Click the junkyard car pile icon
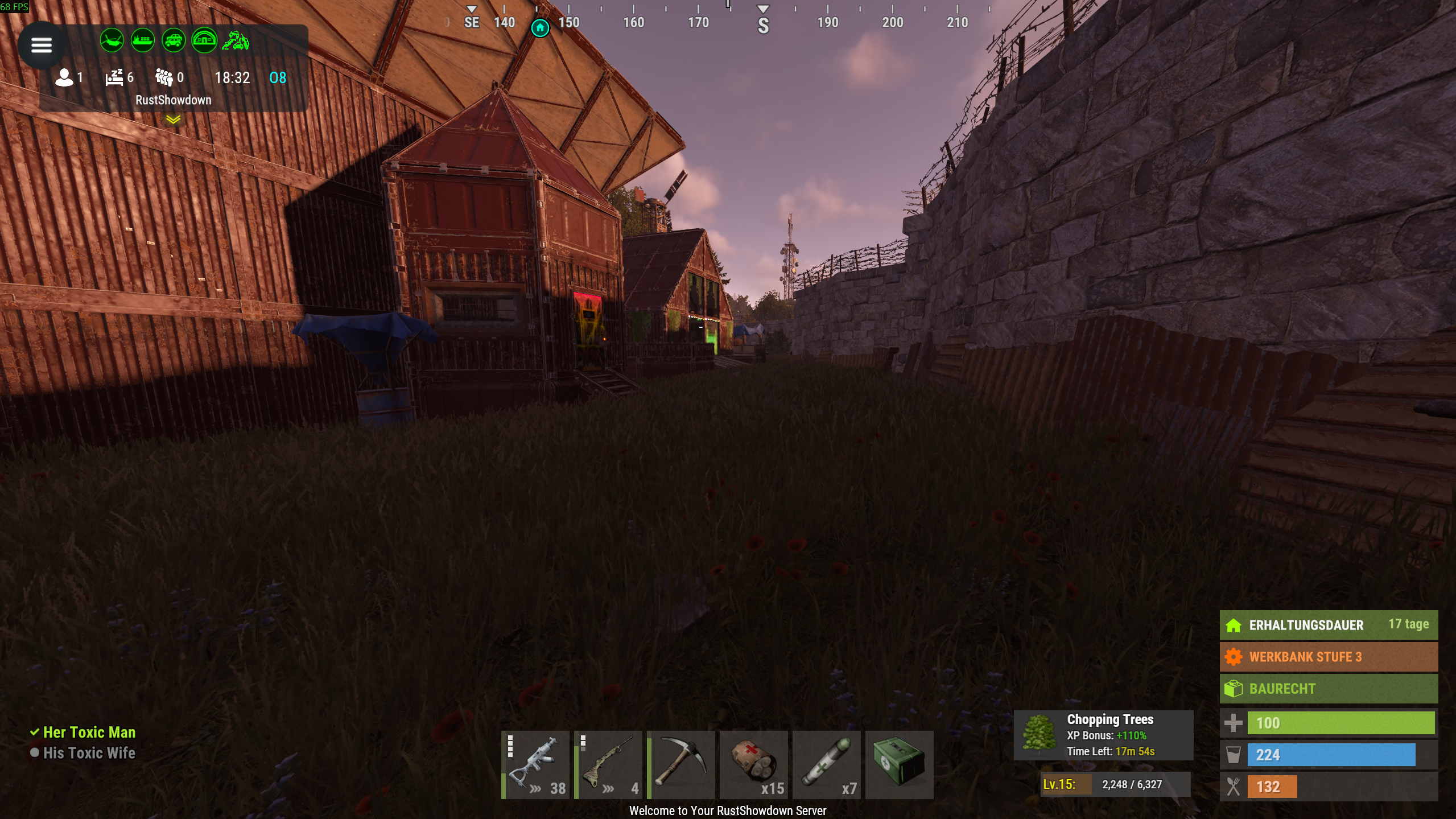Image resolution: width=1456 pixels, height=819 pixels. [235, 40]
